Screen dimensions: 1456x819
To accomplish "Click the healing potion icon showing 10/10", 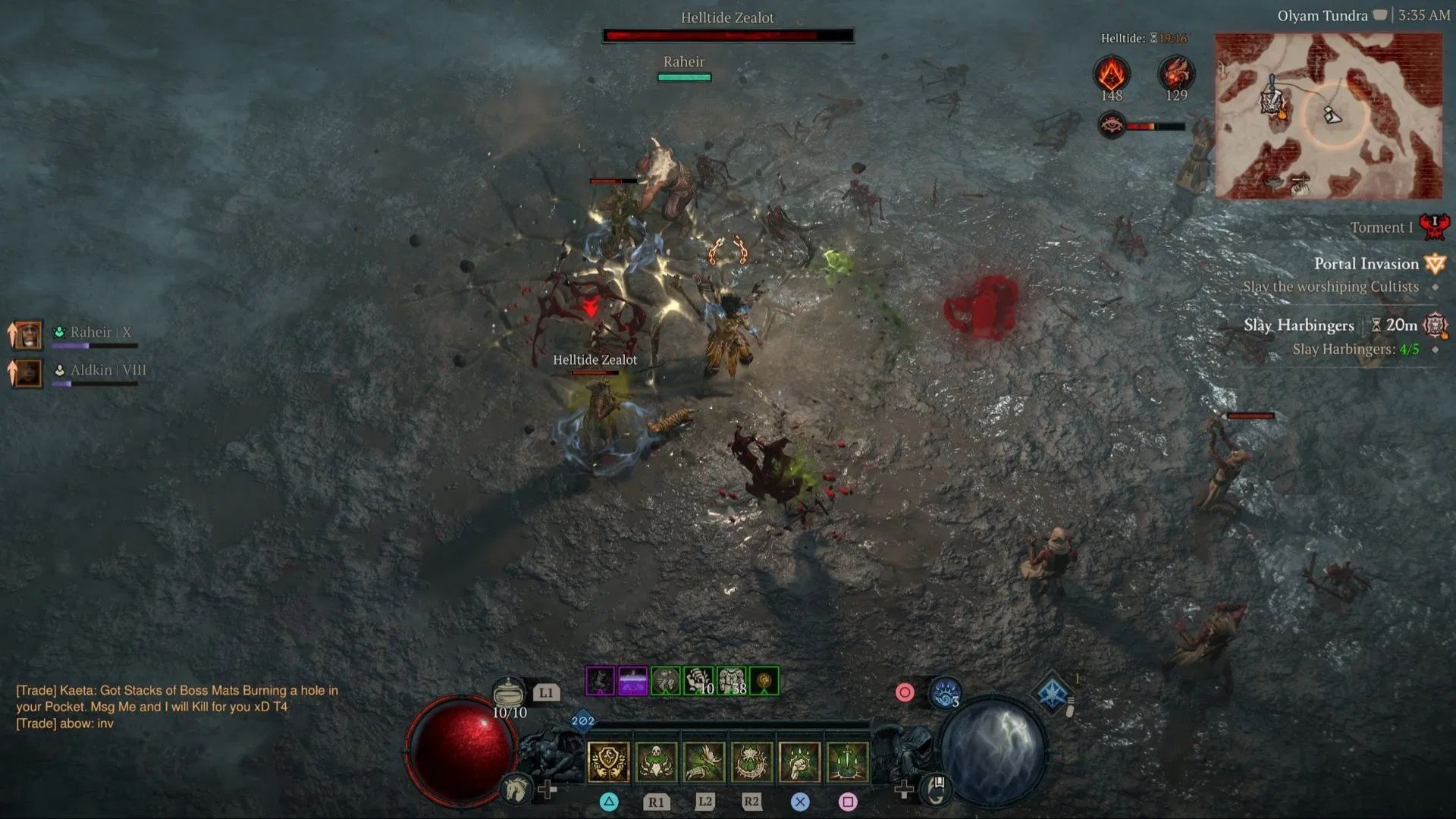I will (x=509, y=694).
